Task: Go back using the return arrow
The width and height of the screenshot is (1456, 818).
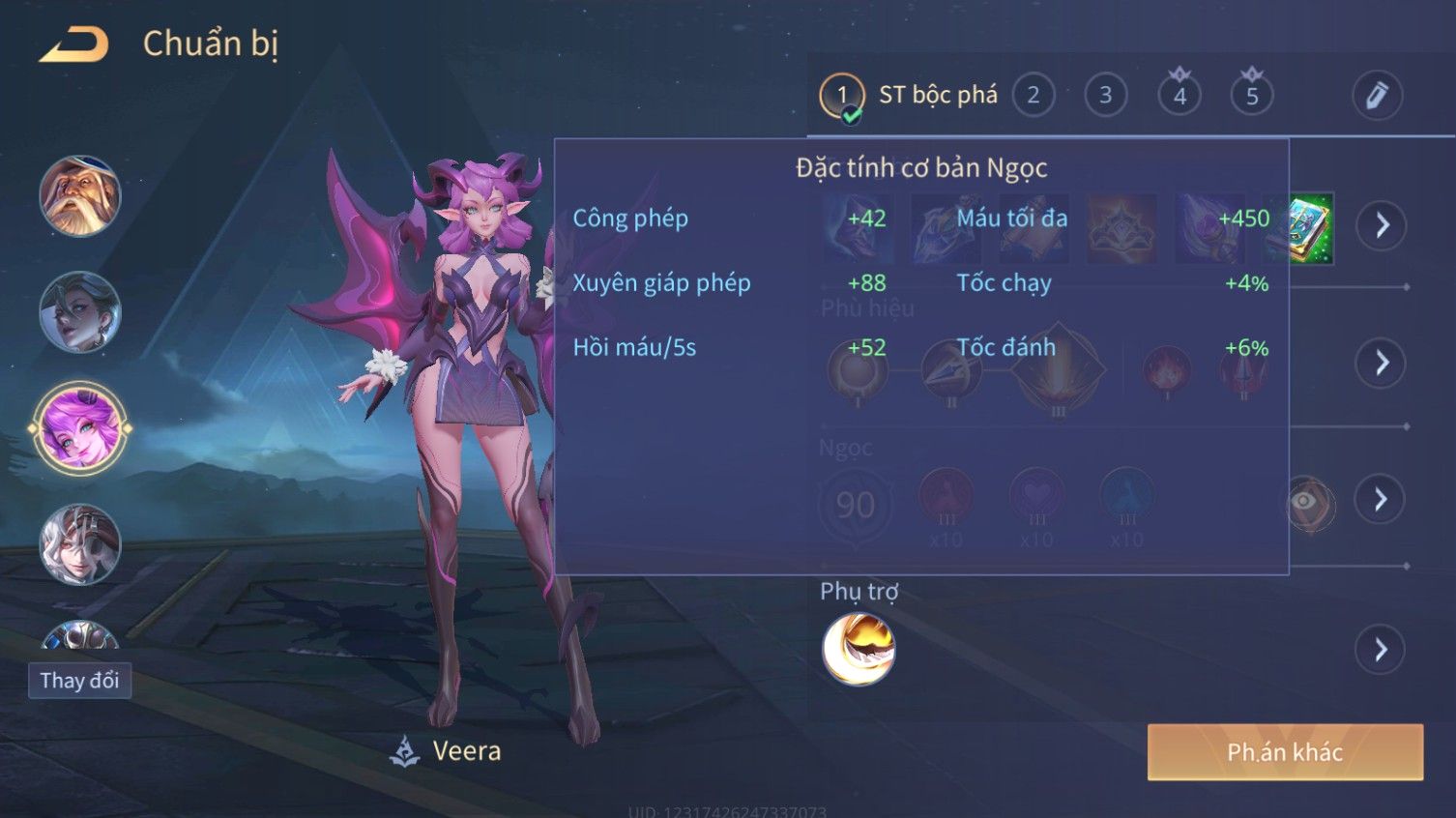Action: coord(74,44)
